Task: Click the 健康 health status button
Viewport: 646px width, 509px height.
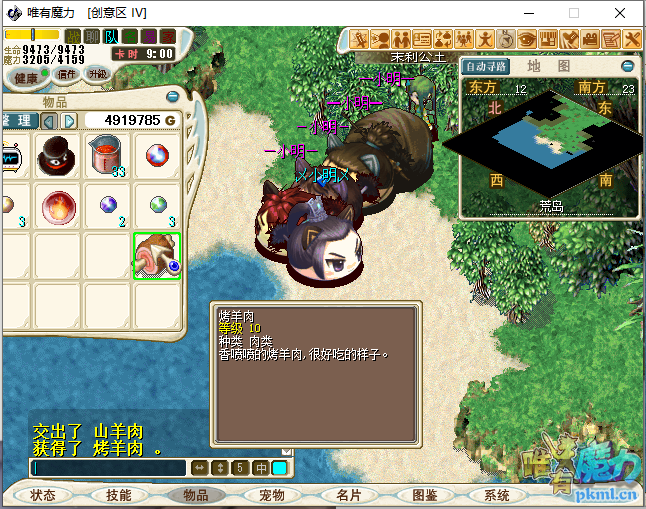Action: click(x=26, y=76)
